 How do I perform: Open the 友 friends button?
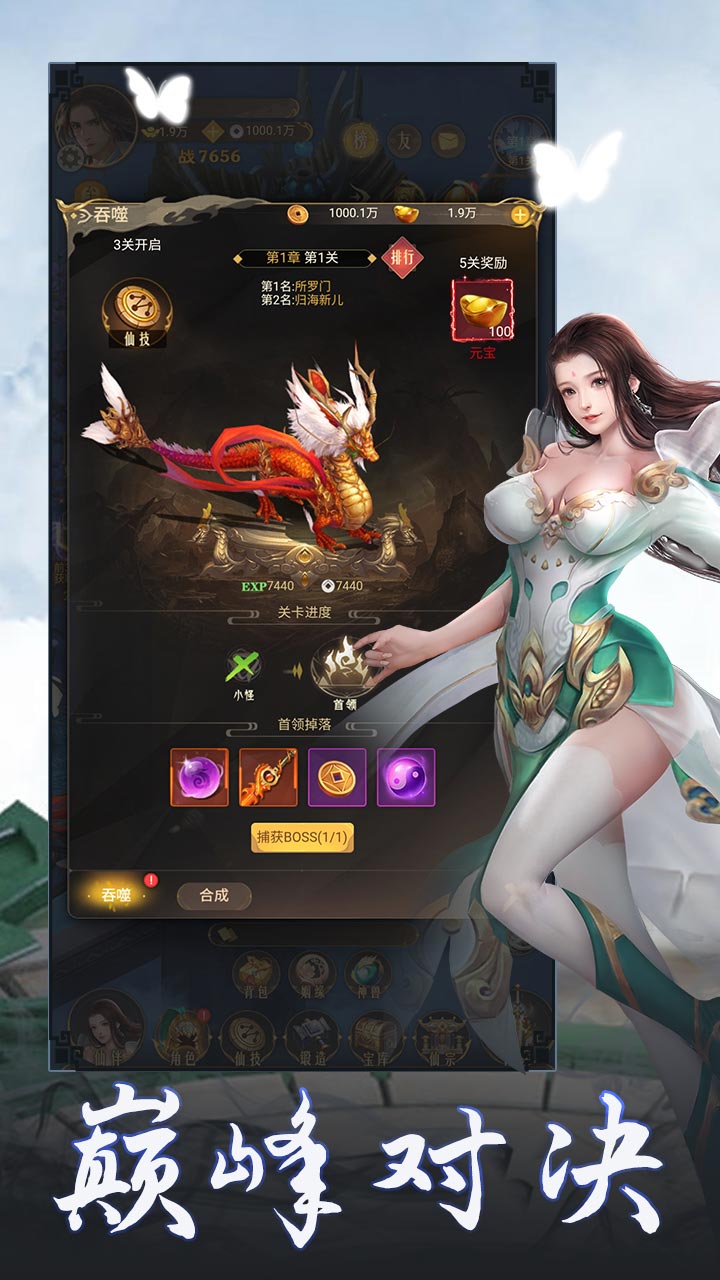(x=404, y=141)
